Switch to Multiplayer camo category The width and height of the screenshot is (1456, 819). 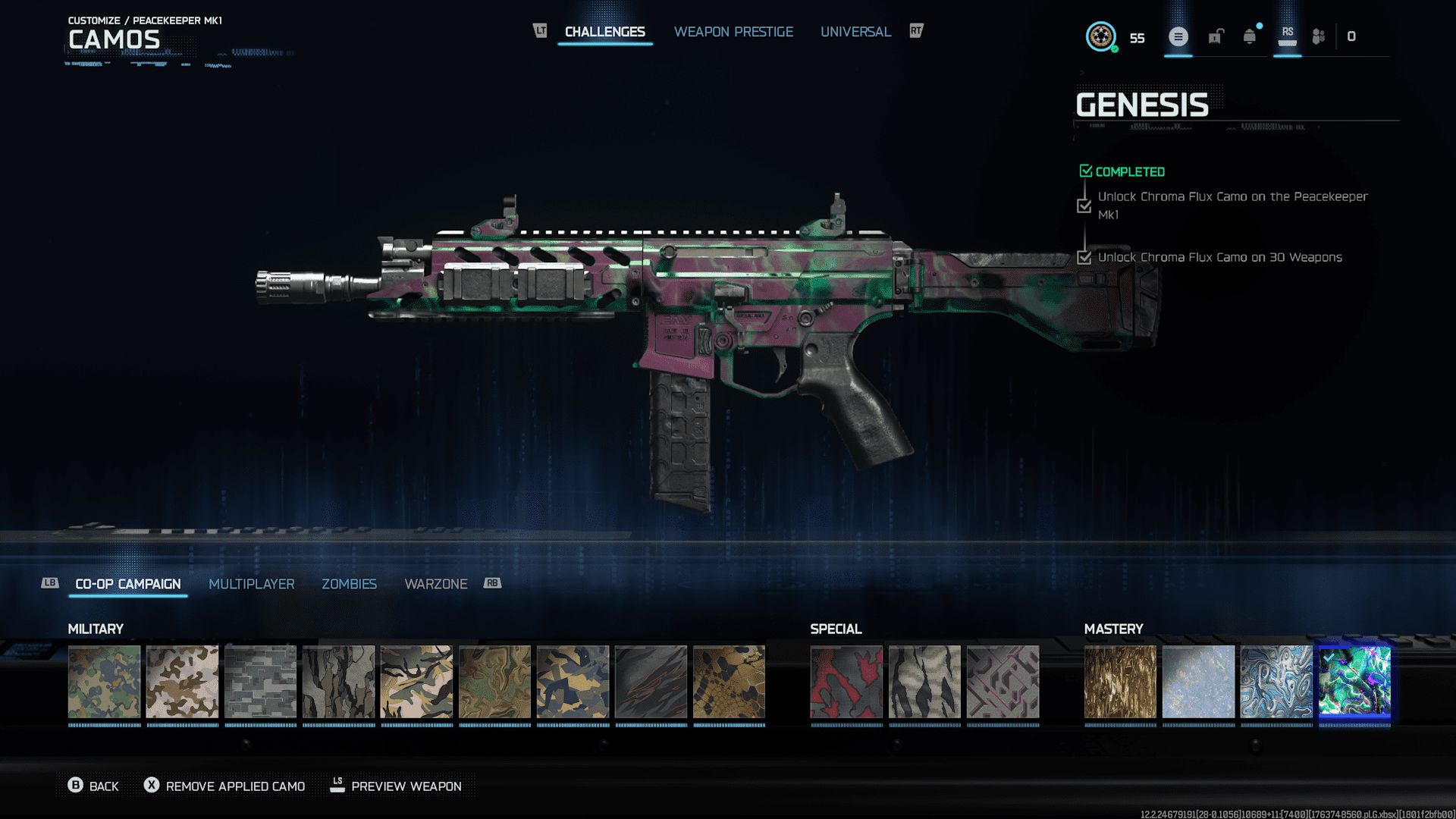[251, 584]
